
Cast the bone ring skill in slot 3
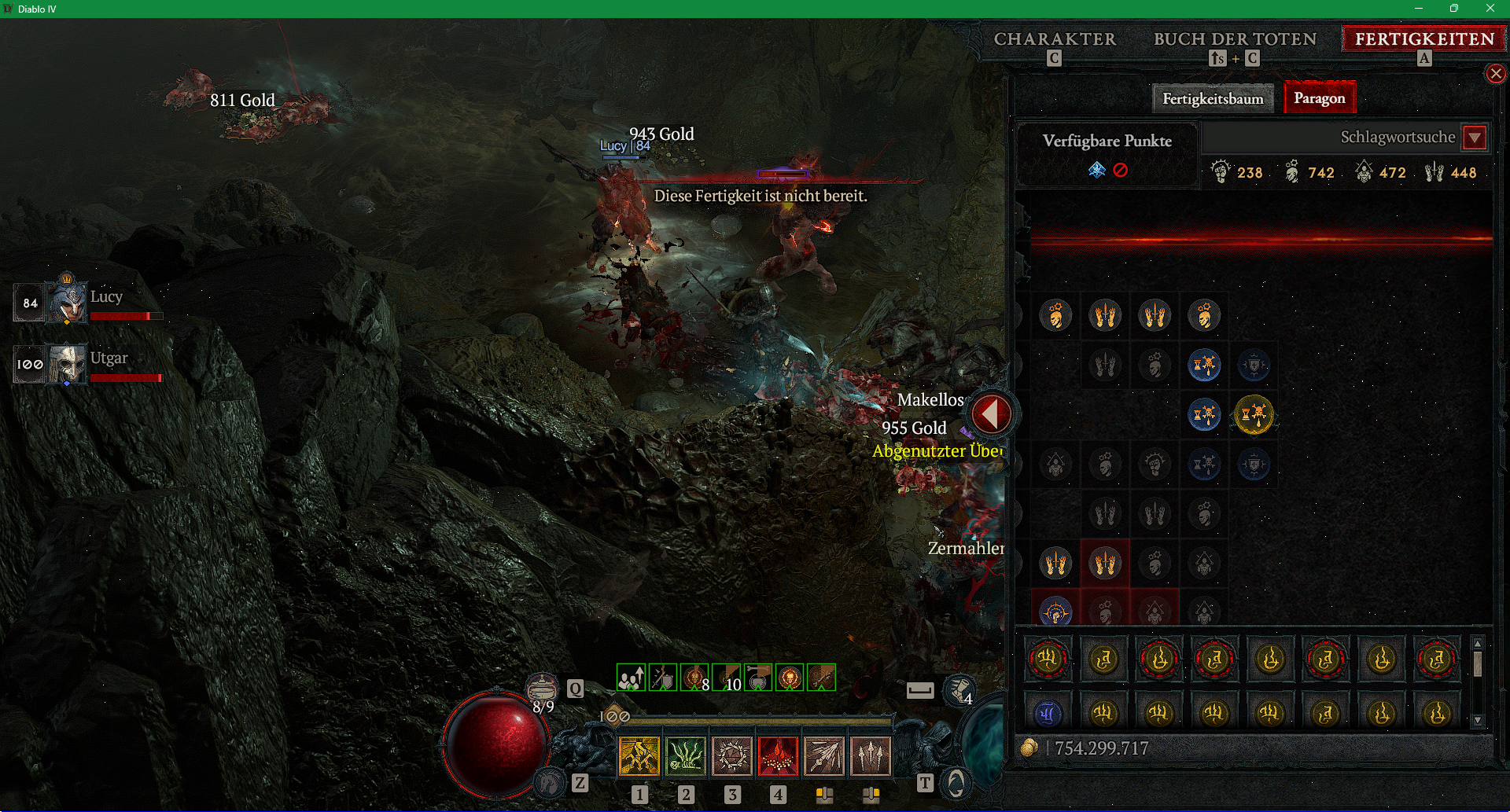pos(732,756)
